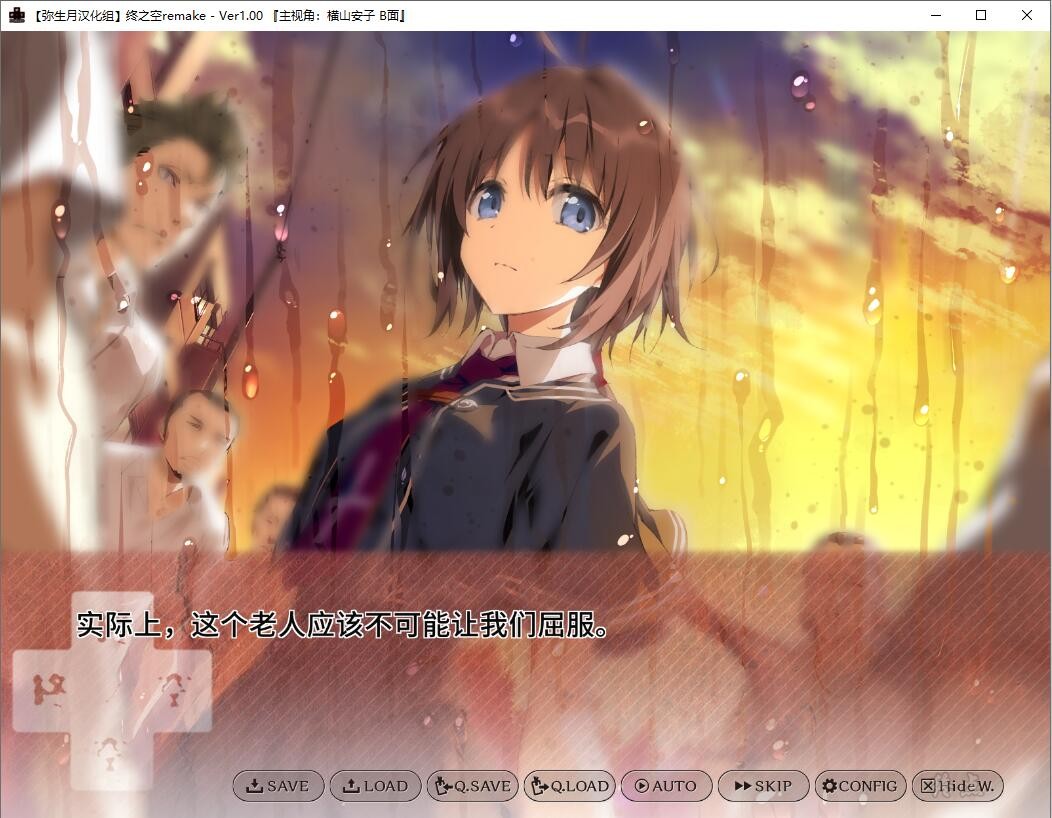Close the game window
Viewport: 1052px width, 818px height.
pos(1027,15)
